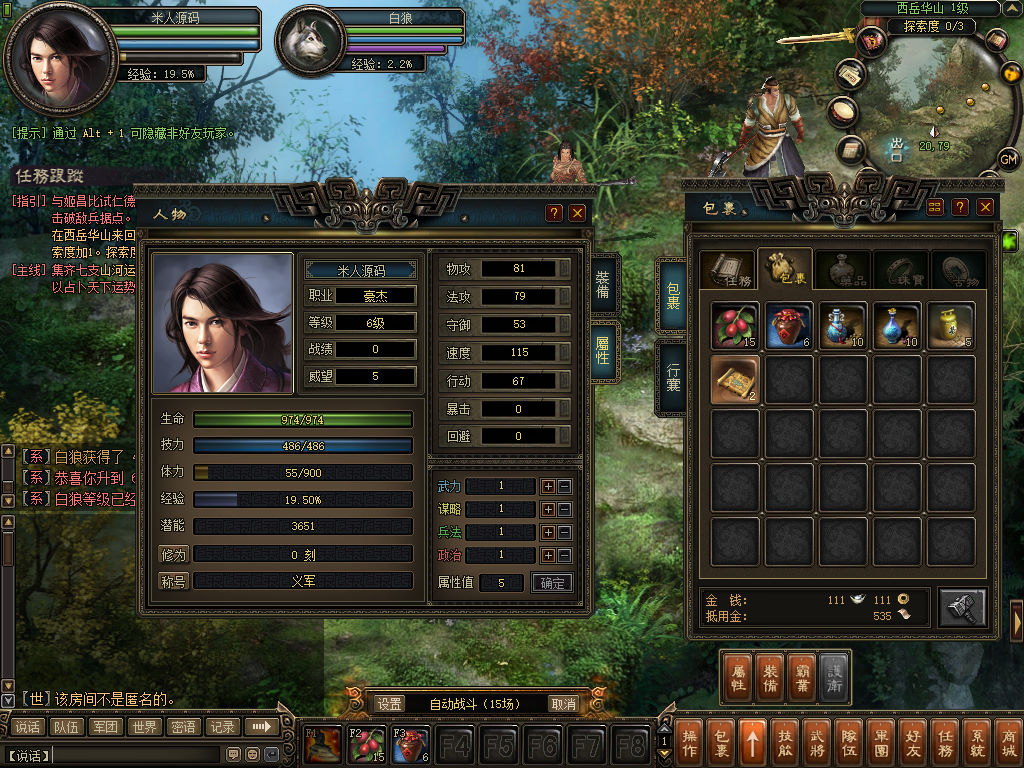Open the 珠寶 jewelry tab
The width and height of the screenshot is (1024, 768).
pyautogui.click(x=900, y=269)
